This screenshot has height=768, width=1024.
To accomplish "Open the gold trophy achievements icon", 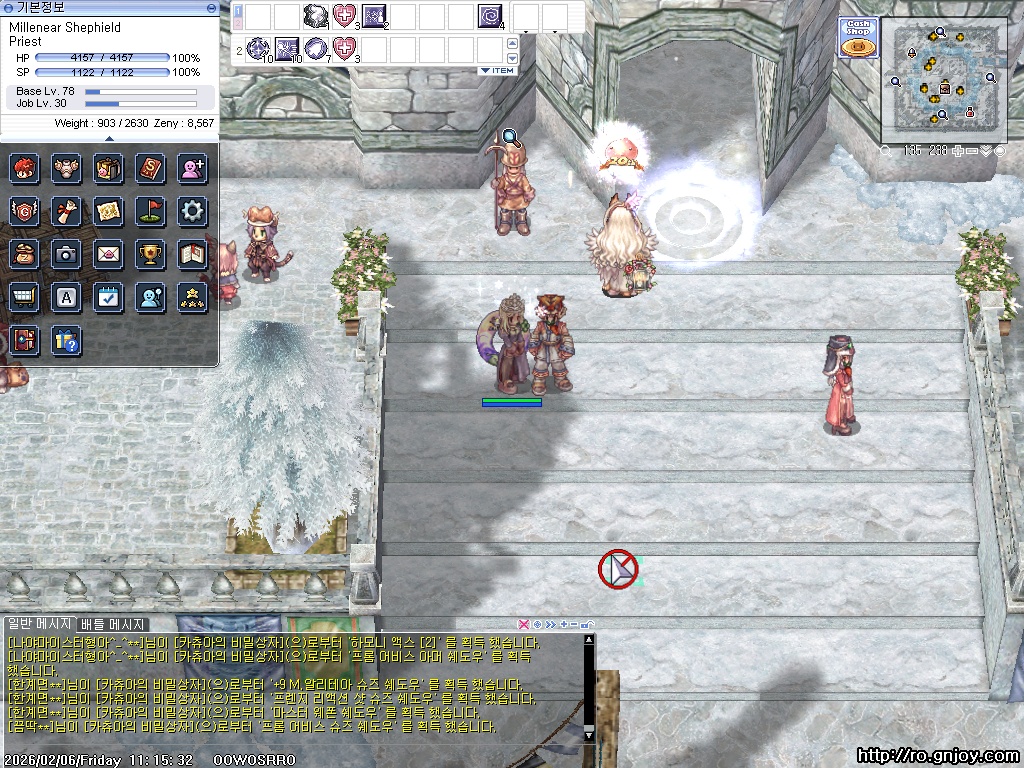I will tap(150, 254).
